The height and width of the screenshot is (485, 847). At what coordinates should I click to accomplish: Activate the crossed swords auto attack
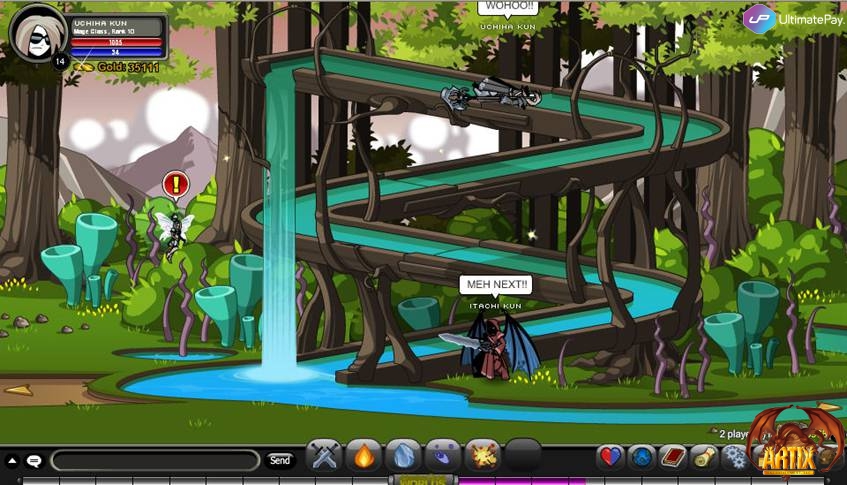click(325, 457)
